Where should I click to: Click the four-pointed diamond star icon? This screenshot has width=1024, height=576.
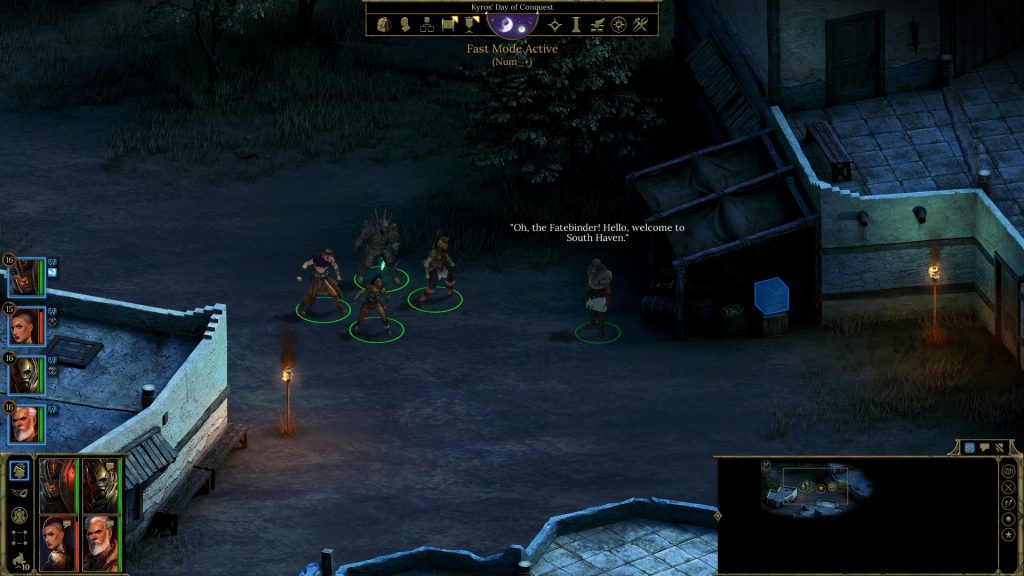pos(555,25)
